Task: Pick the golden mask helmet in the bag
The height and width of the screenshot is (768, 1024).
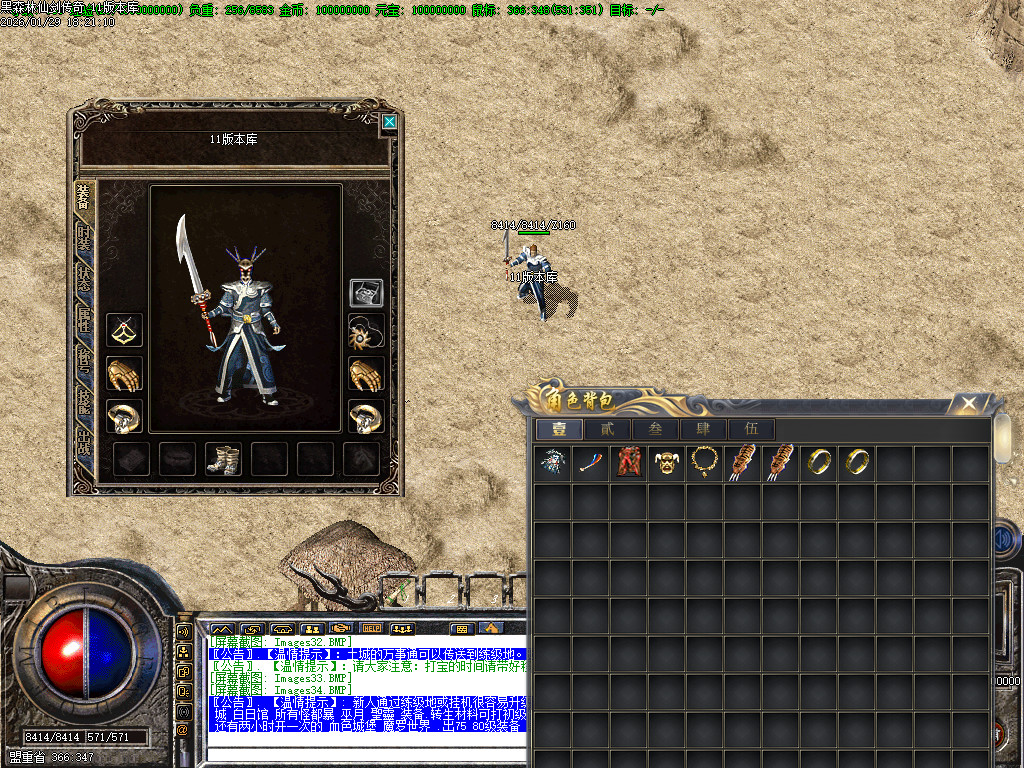Action: 667,462
